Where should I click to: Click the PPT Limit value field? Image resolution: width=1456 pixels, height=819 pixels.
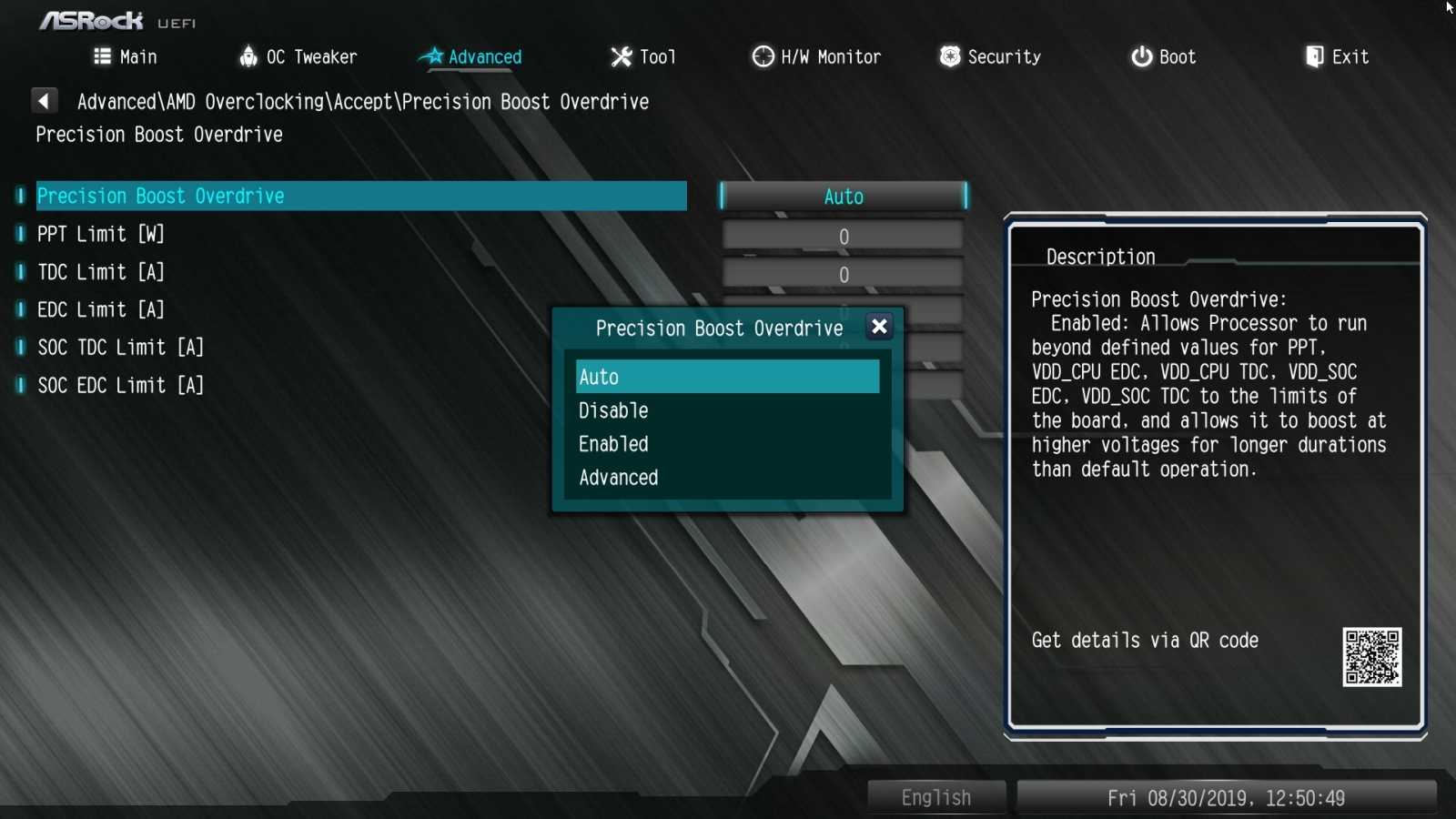(843, 237)
